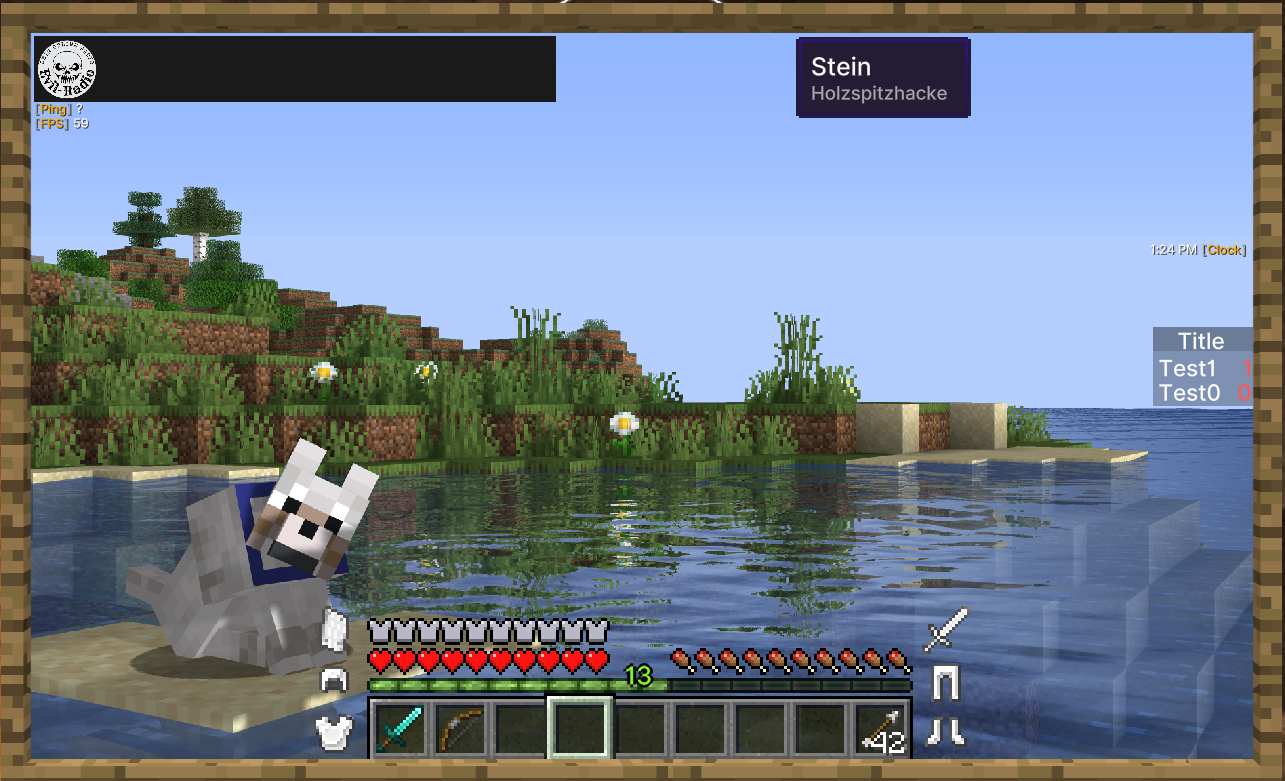The height and width of the screenshot is (781, 1285).
Task: Click the highlighted empty hotbar slot
Action: 580,728
